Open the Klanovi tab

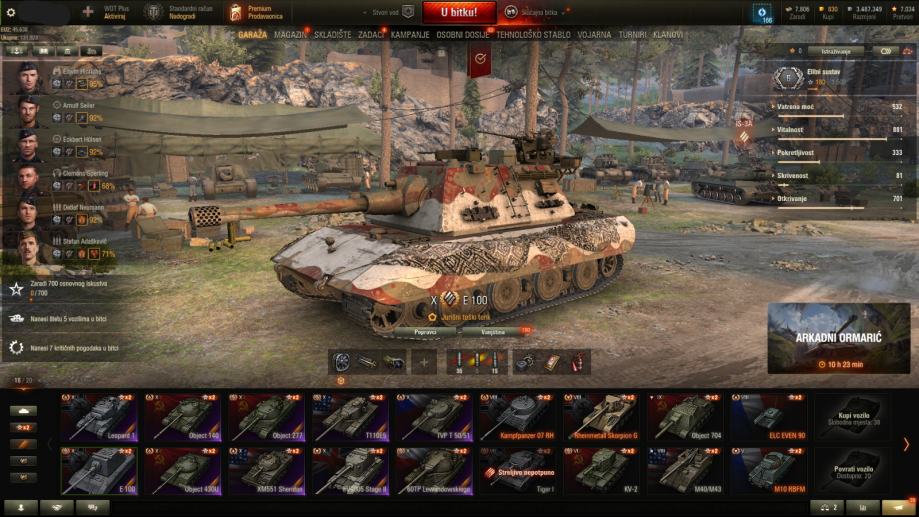pos(668,34)
